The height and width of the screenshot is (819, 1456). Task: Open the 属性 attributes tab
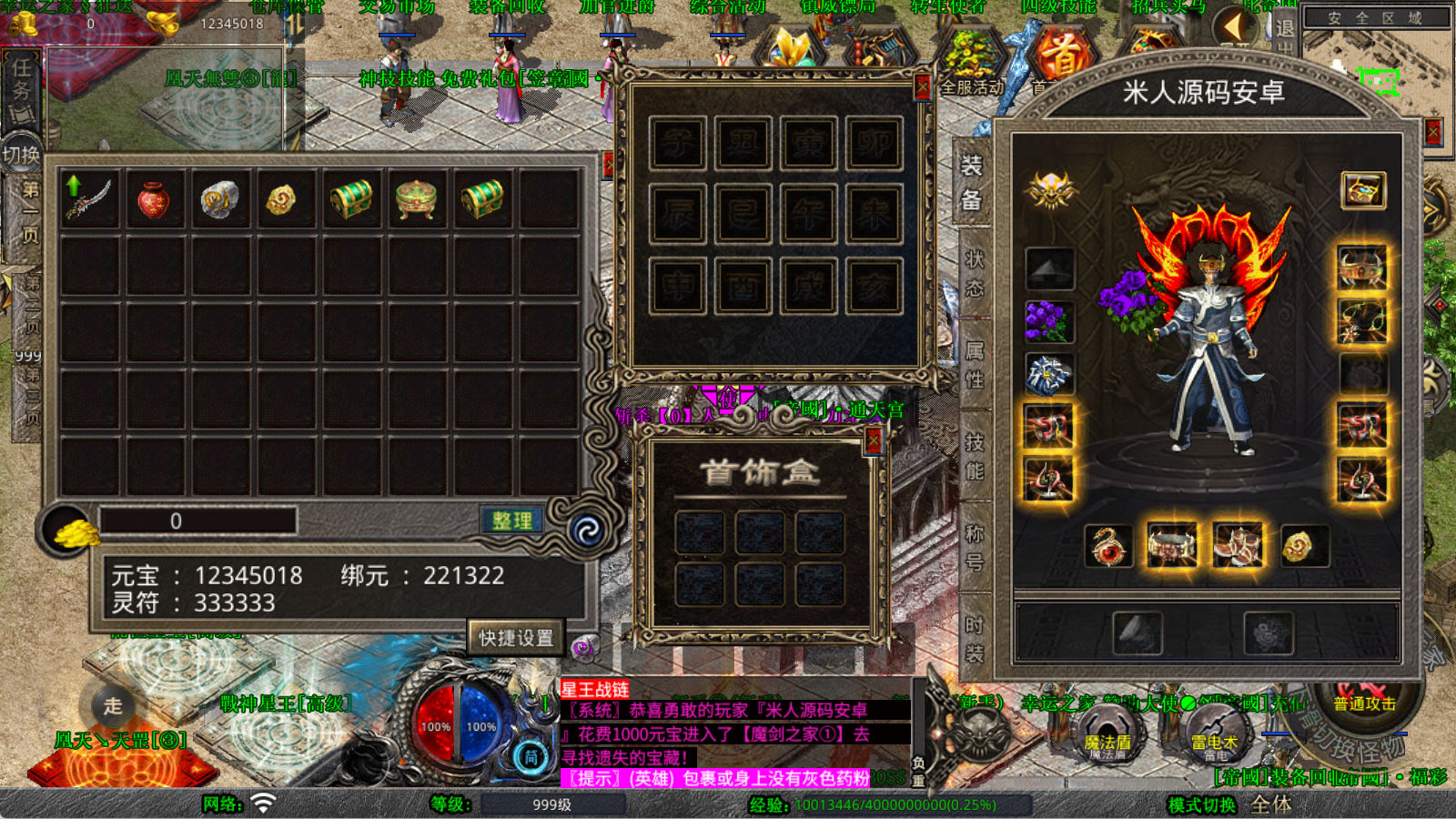(x=974, y=364)
